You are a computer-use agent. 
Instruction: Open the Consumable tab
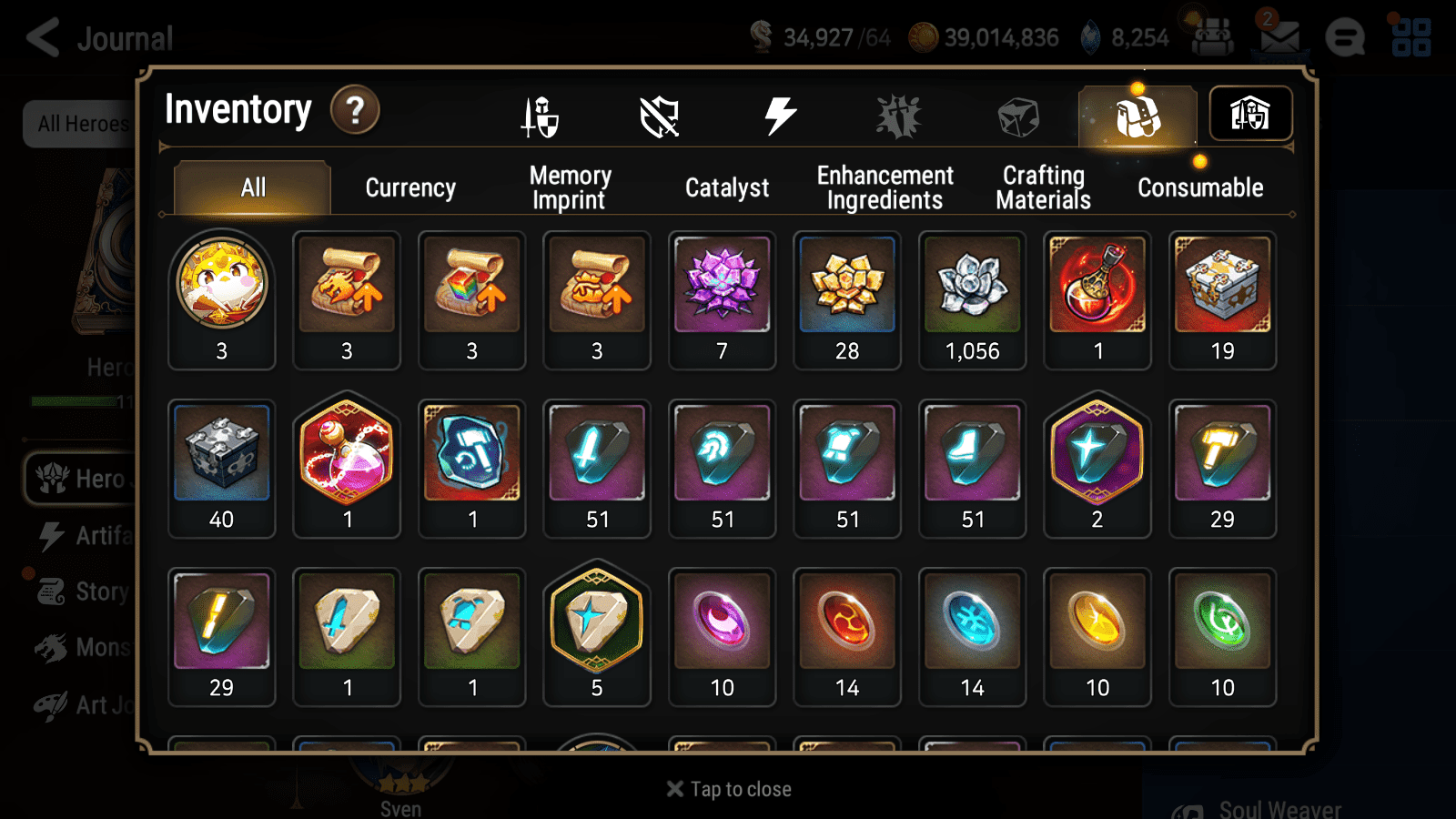pyautogui.click(x=1199, y=188)
